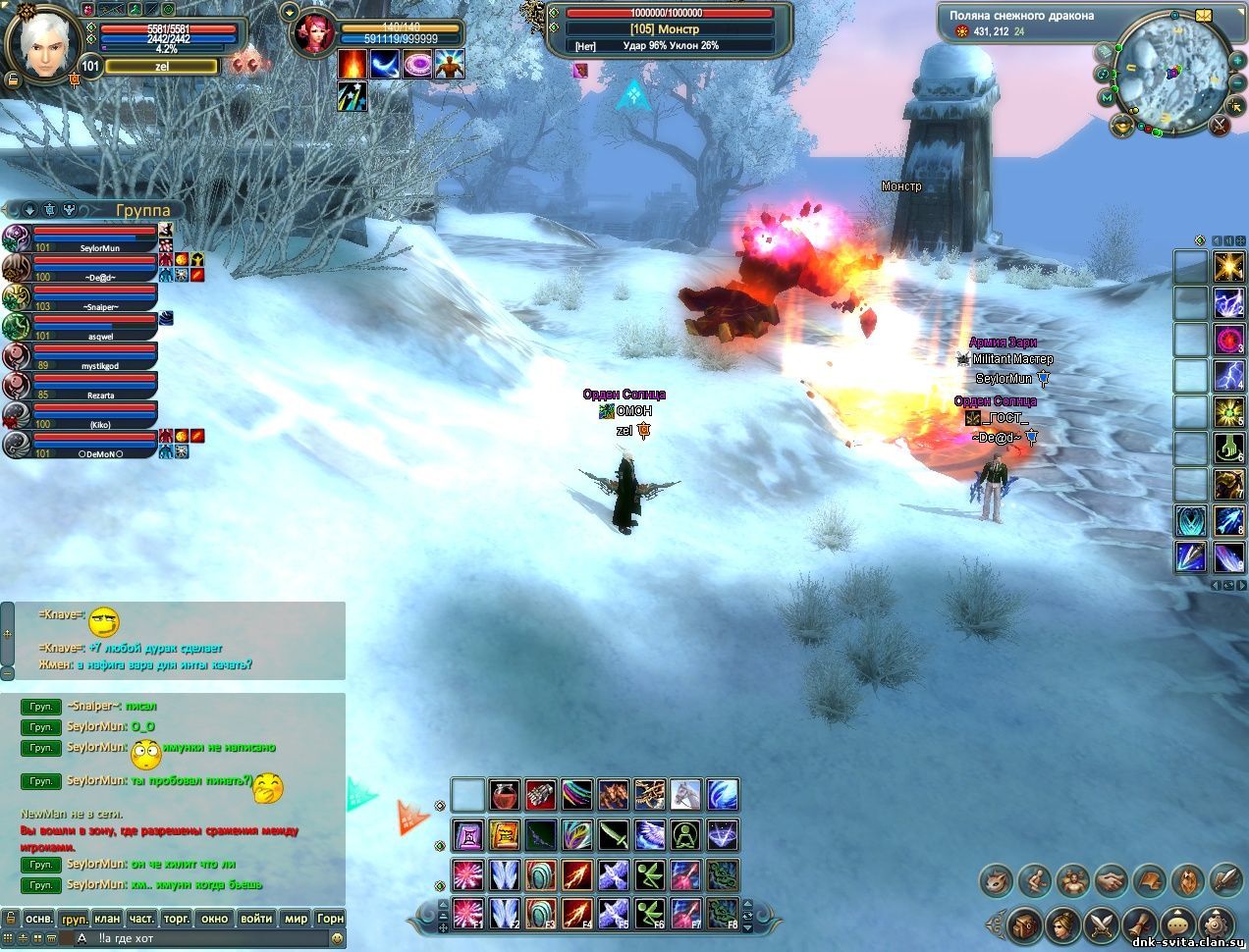Screen dimensions: 1249x952
Task: Summon the white horse mount from hotbar
Action: pyautogui.click(x=685, y=794)
